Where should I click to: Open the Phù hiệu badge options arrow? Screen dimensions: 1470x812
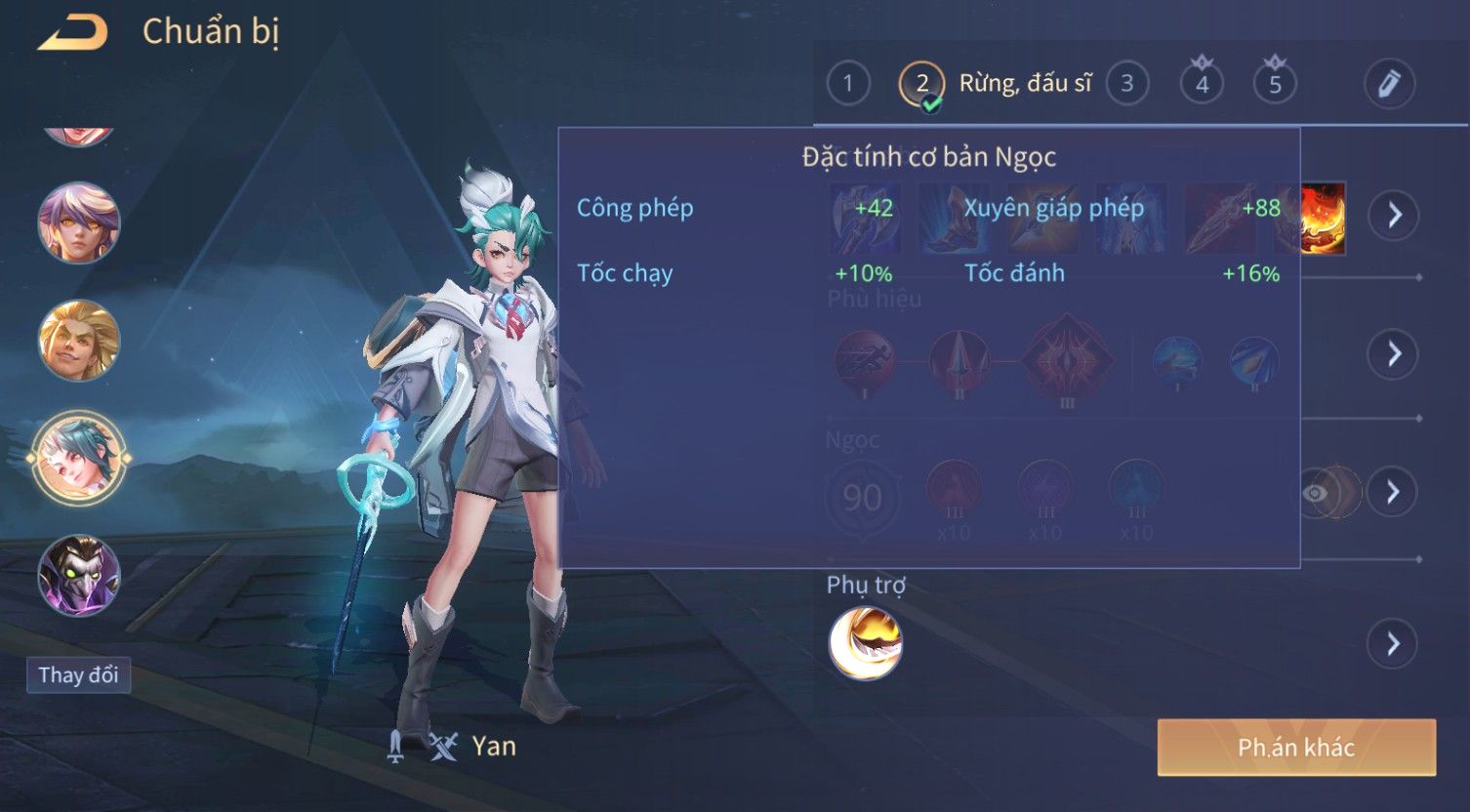point(1393,353)
